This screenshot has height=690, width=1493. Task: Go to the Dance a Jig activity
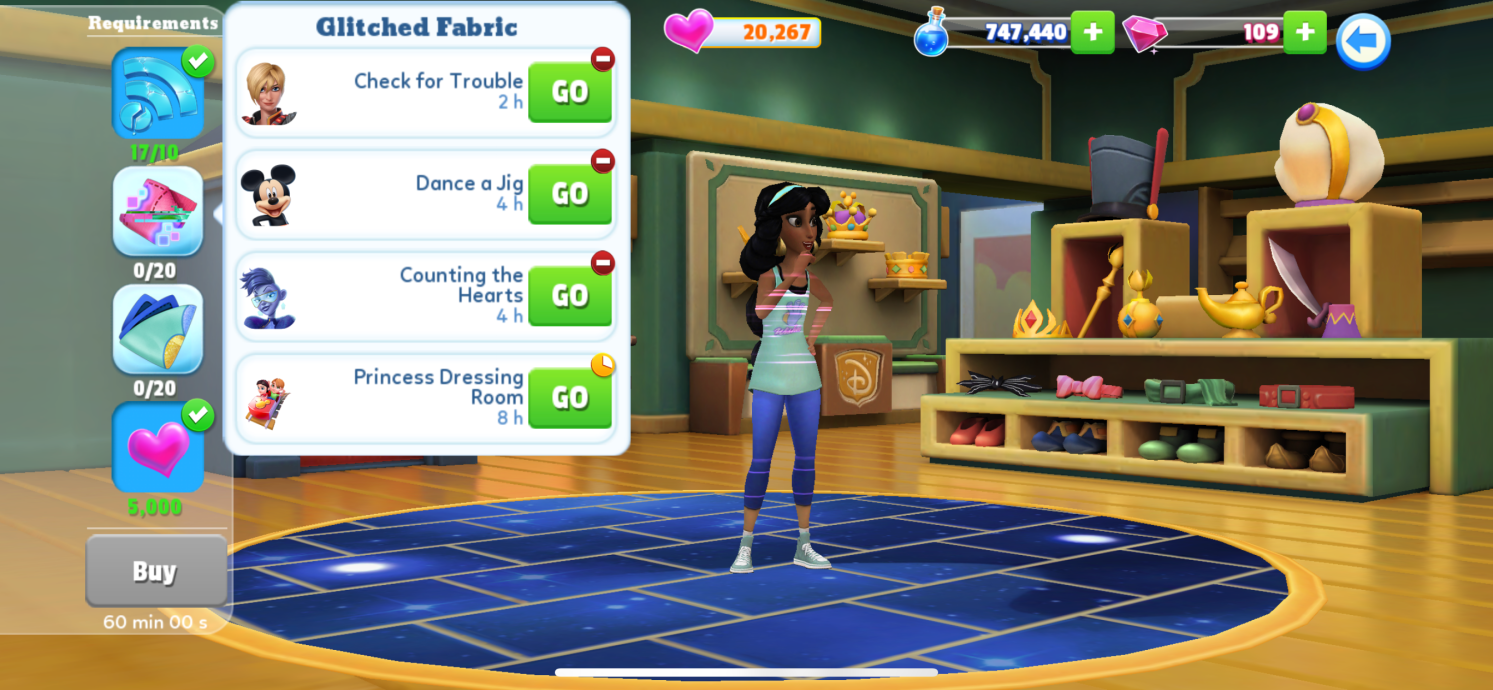(x=569, y=194)
